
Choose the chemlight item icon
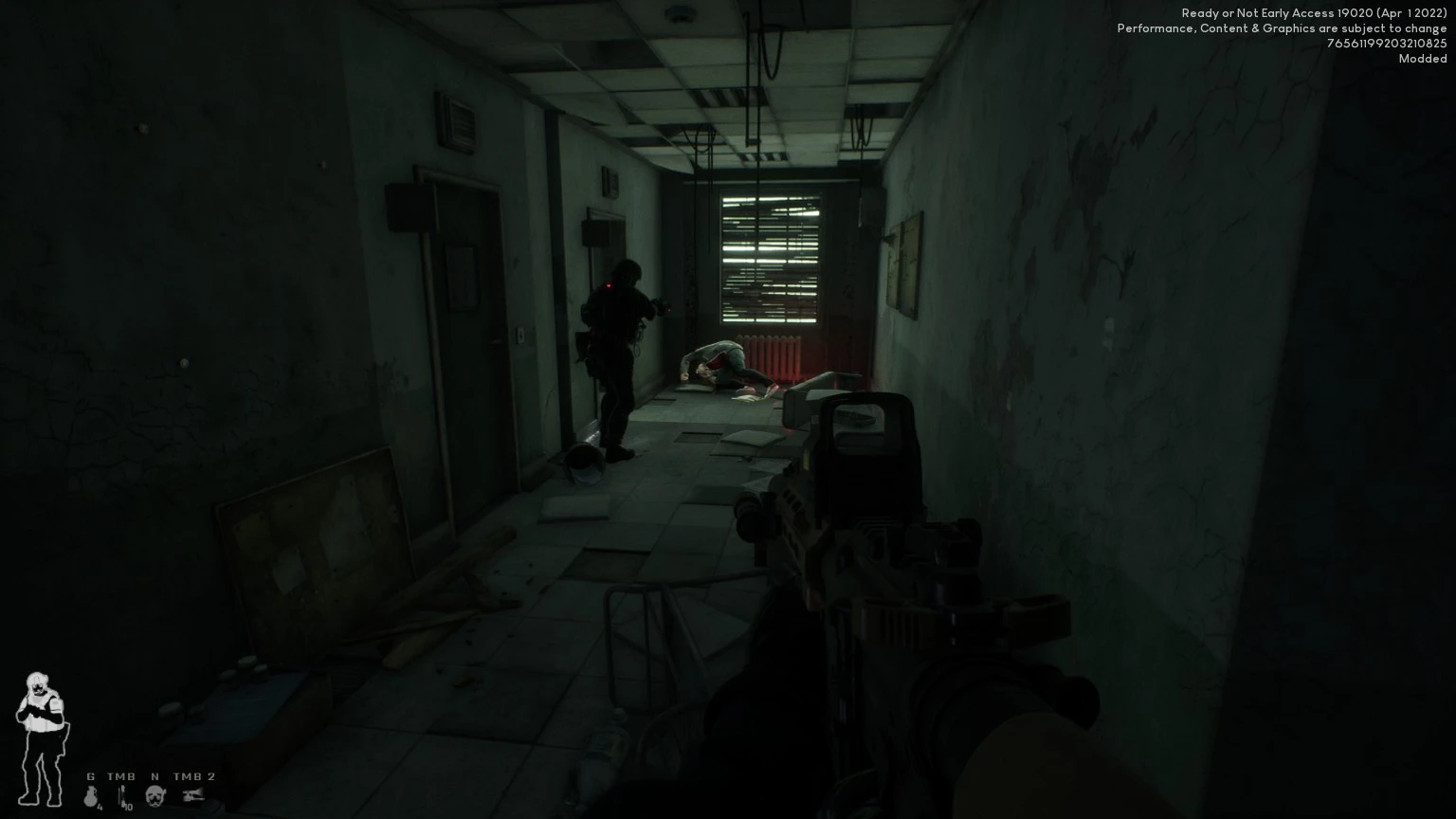tap(122, 796)
